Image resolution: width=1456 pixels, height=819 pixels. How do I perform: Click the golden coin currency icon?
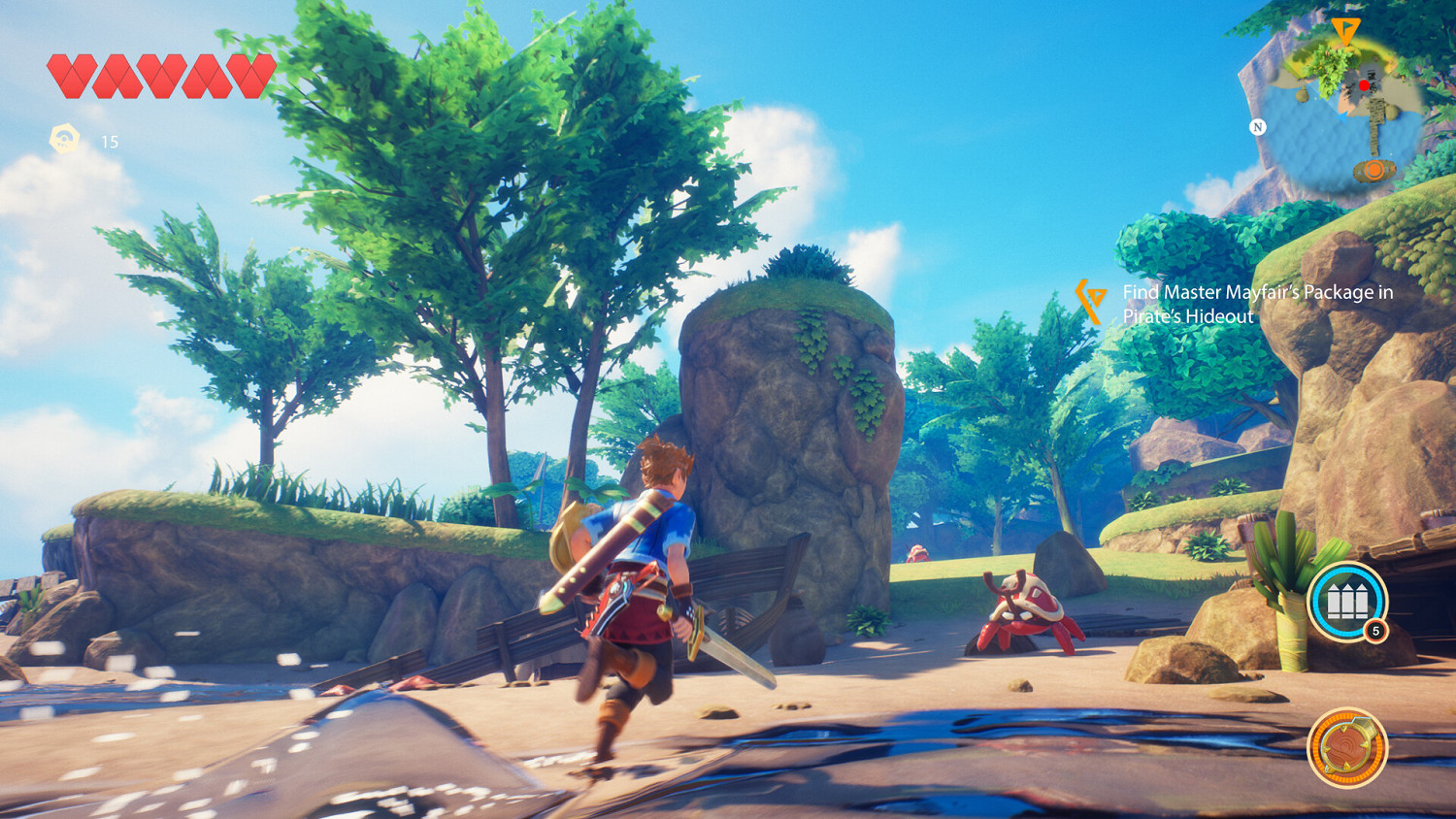pyautogui.click(x=64, y=139)
